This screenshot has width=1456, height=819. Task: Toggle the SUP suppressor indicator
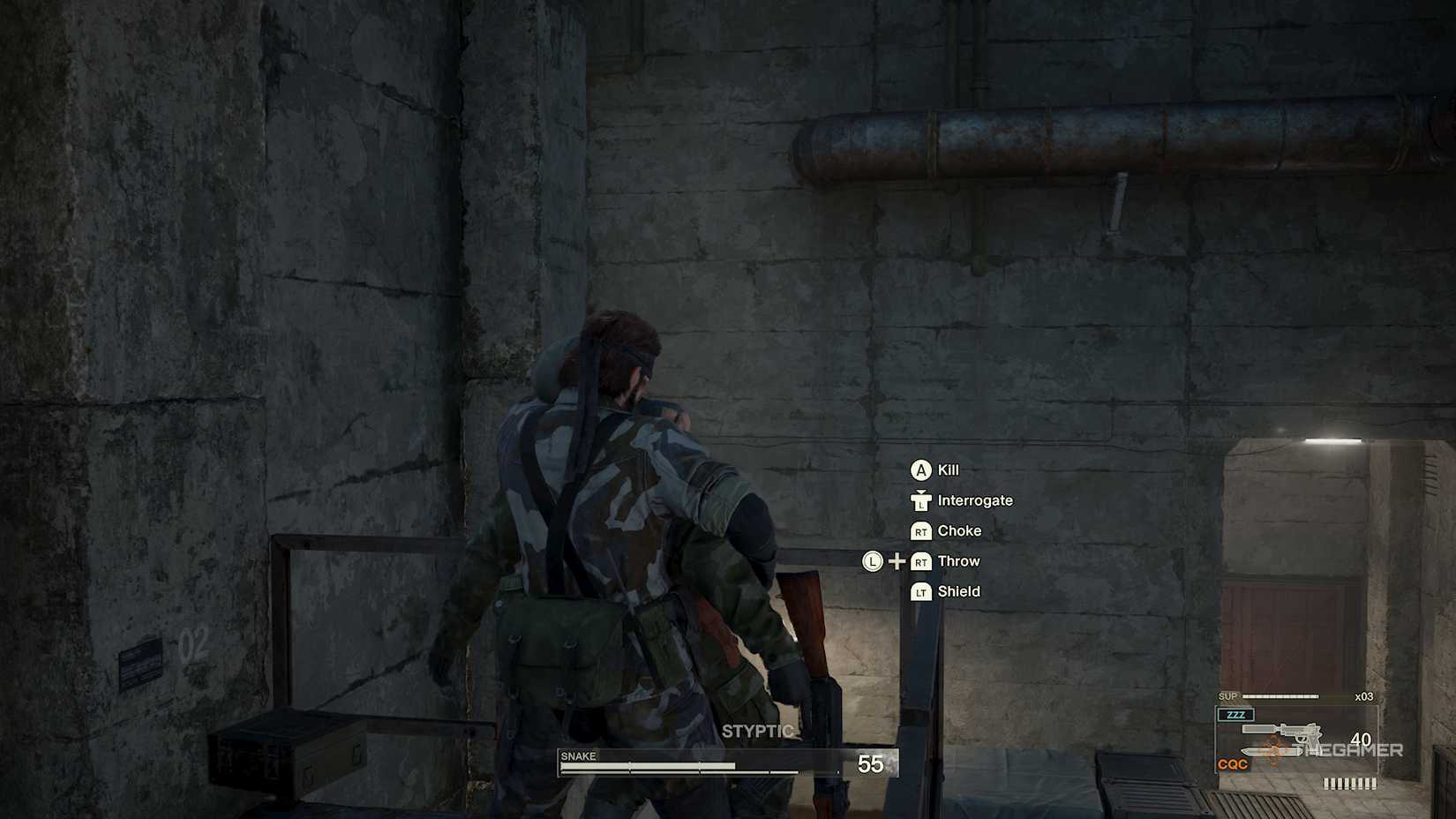pyautogui.click(x=1227, y=696)
